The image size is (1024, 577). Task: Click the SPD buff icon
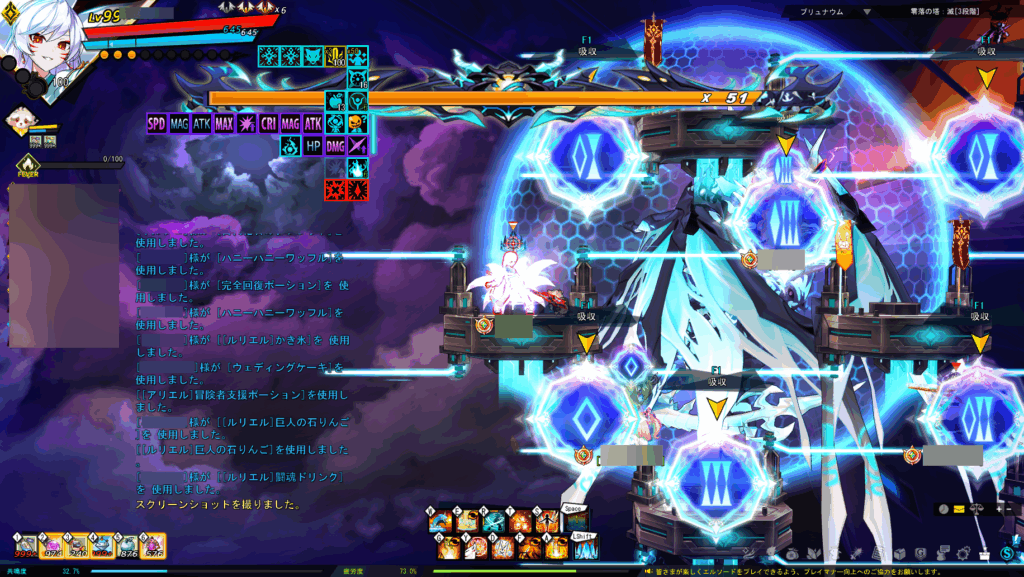157,124
